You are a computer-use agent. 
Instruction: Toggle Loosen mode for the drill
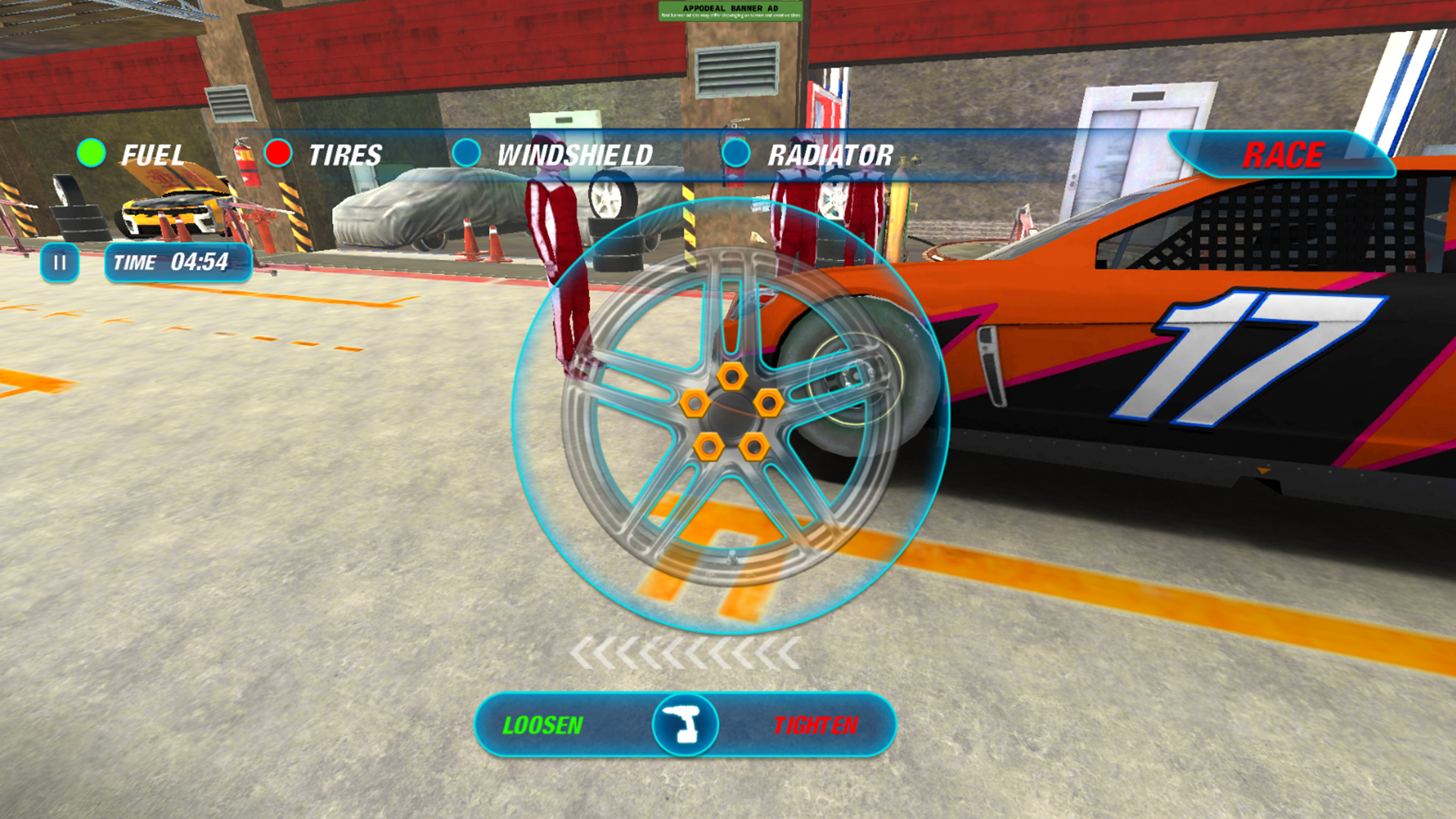(544, 725)
